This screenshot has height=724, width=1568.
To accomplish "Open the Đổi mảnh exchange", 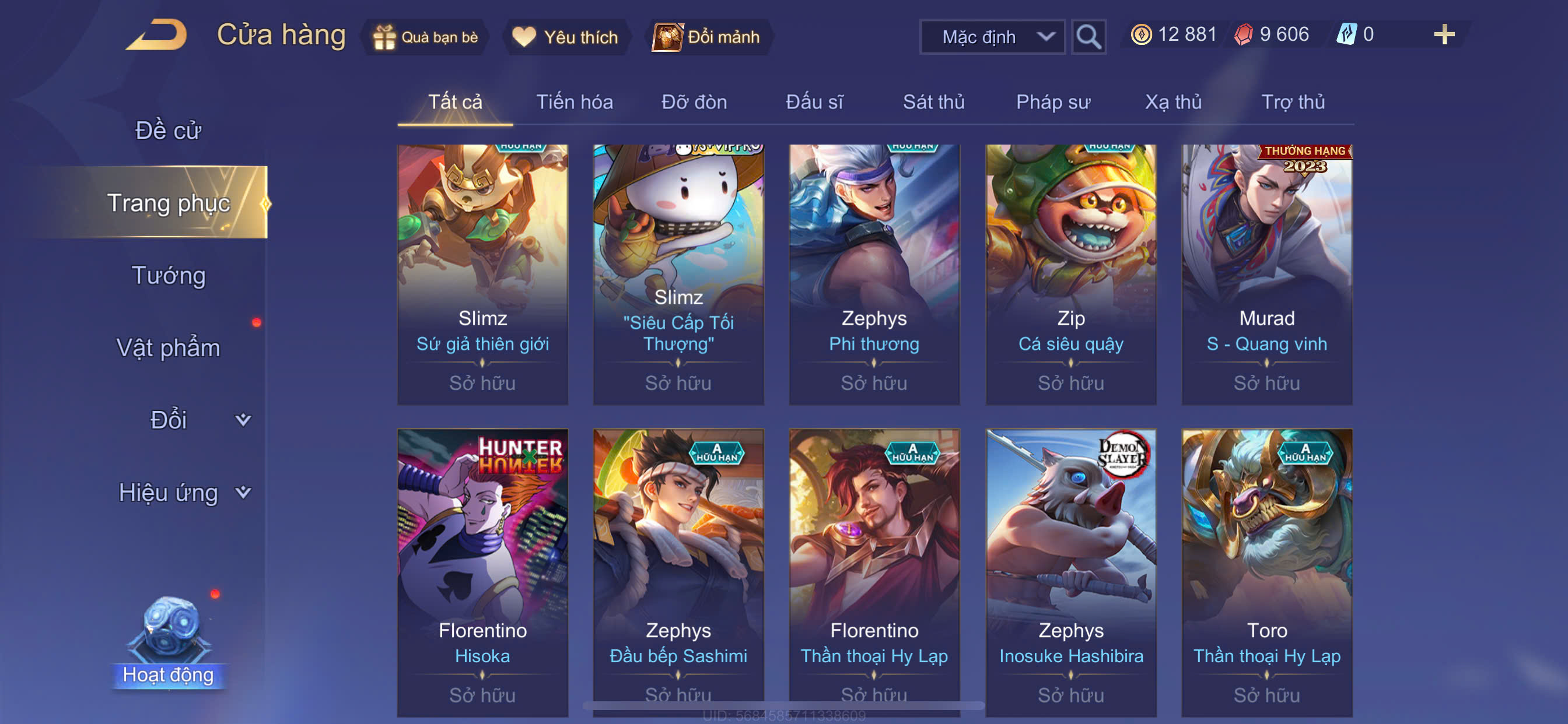I will pyautogui.click(x=706, y=37).
